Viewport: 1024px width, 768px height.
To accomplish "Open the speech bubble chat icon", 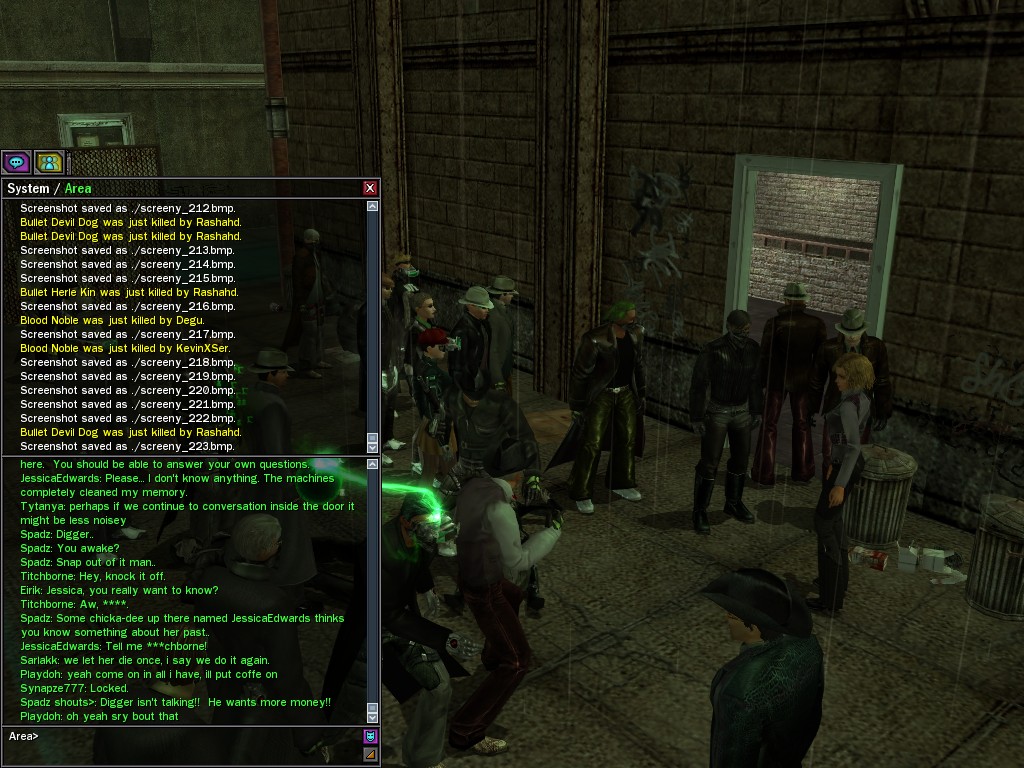I will (x=16, y=162).
